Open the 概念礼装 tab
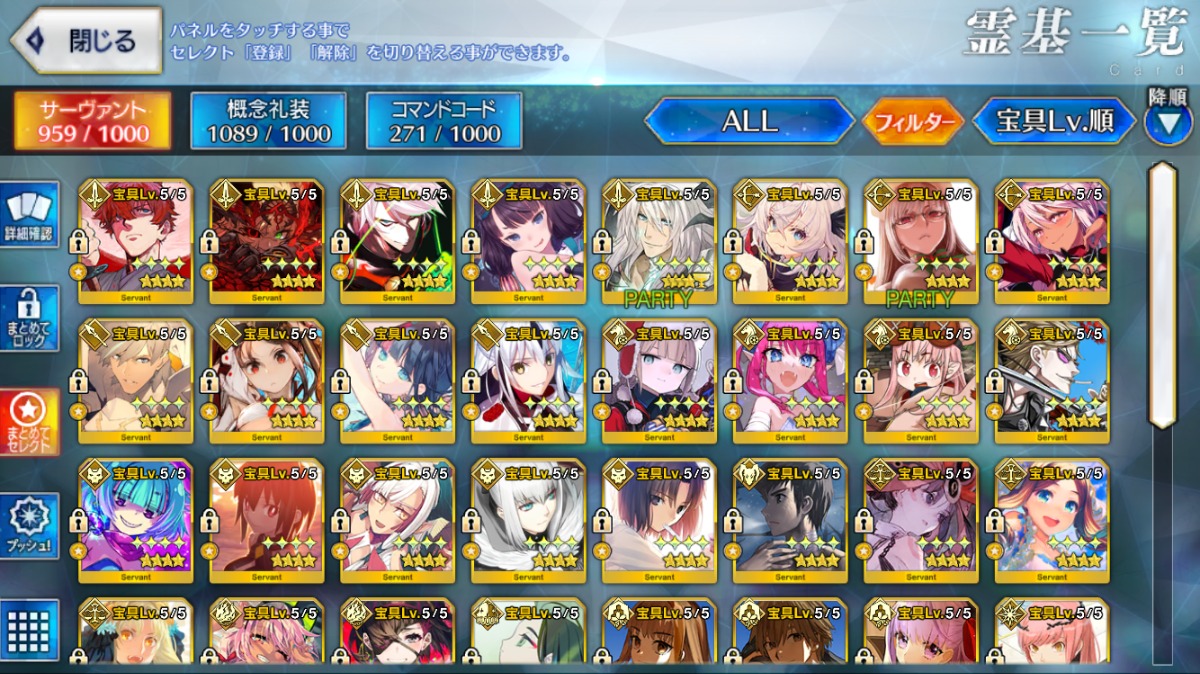1200x674 pixels. click(268, 121)
